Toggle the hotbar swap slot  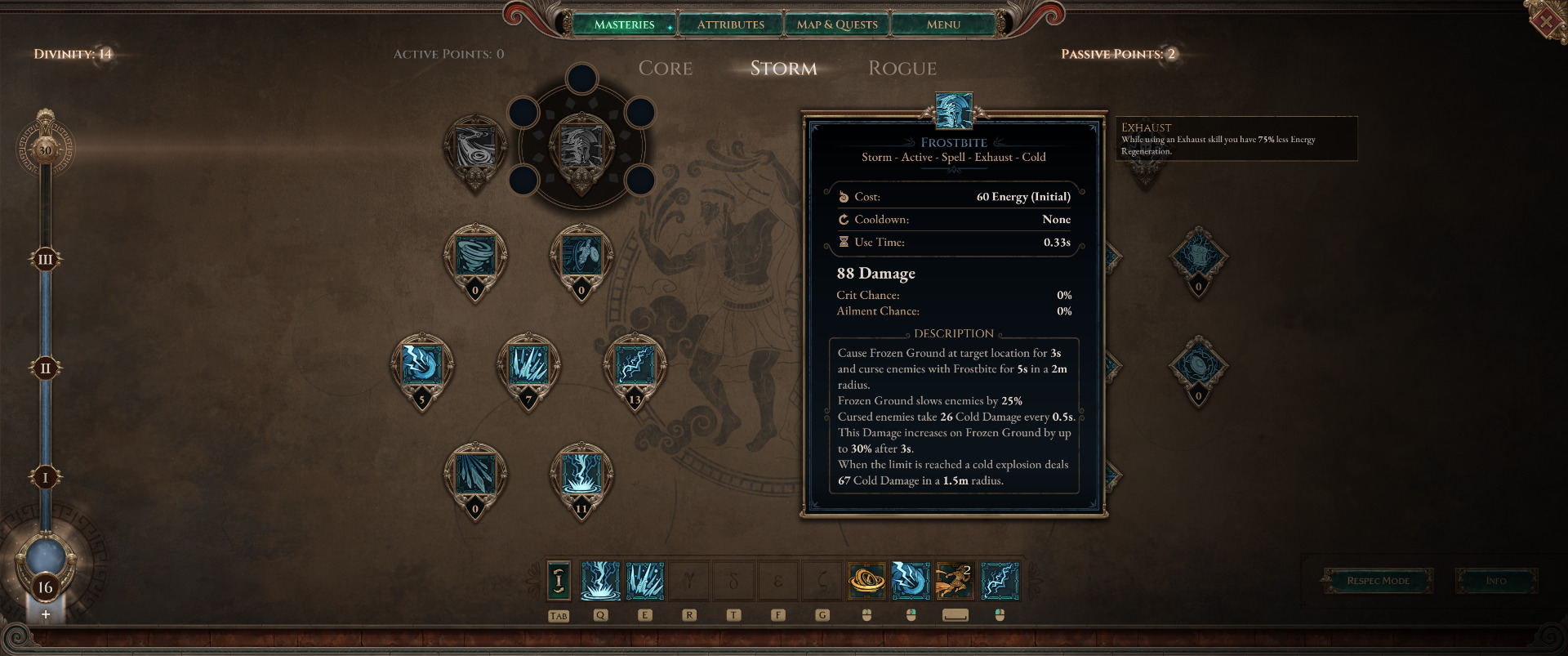coord(559,581)
